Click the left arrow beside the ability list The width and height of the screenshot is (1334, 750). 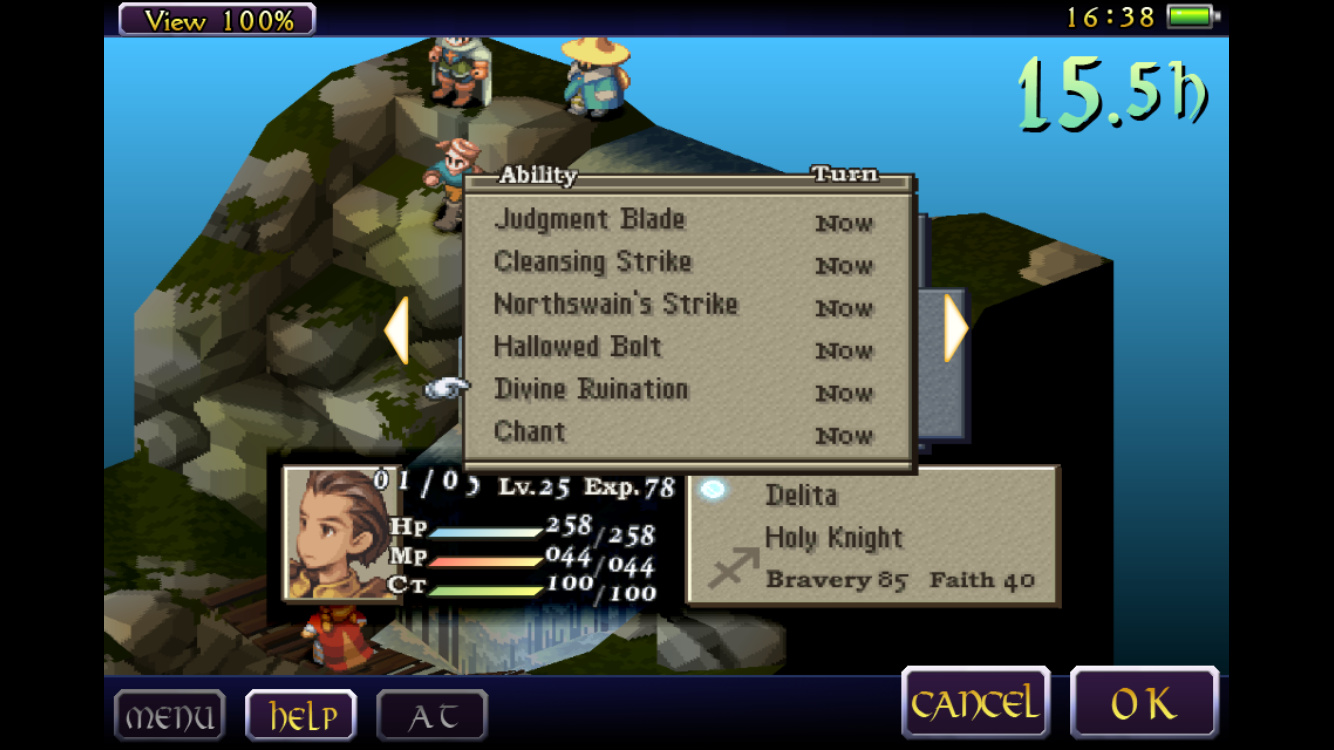tap(397, 330)
